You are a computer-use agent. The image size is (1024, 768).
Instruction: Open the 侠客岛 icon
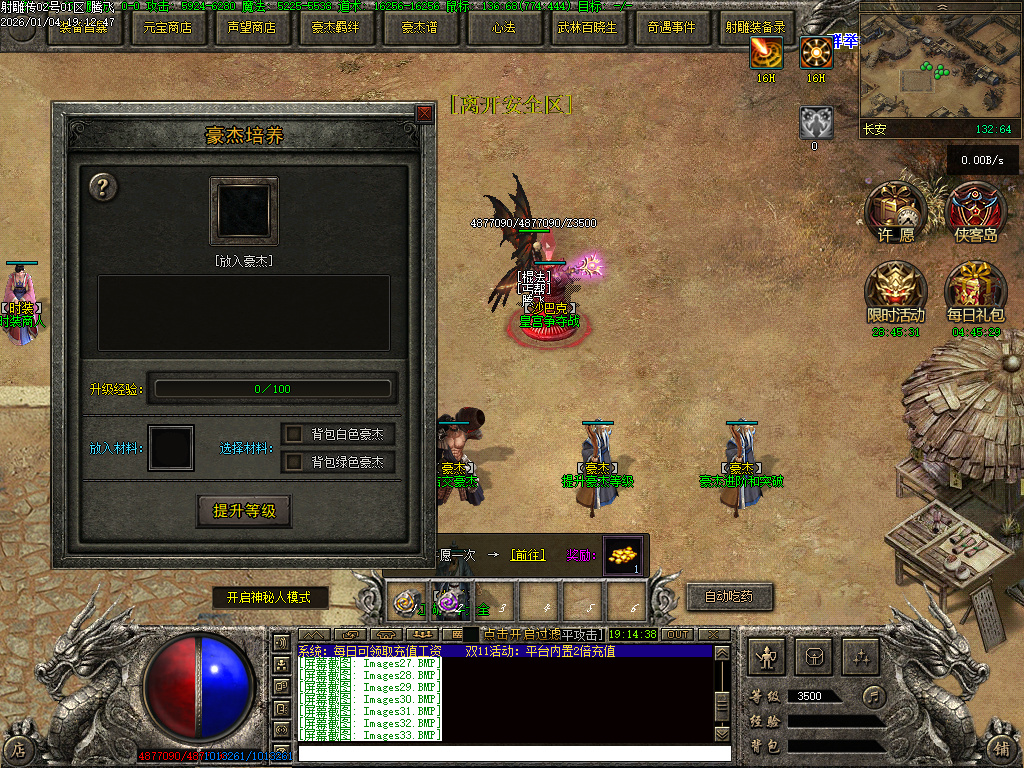coord(976,212)
